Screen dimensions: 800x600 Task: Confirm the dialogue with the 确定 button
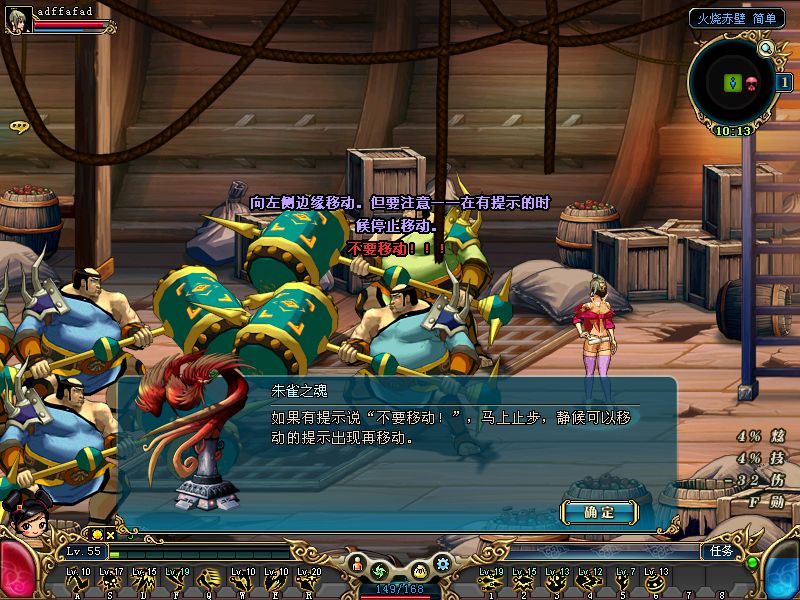pos(599,512)
